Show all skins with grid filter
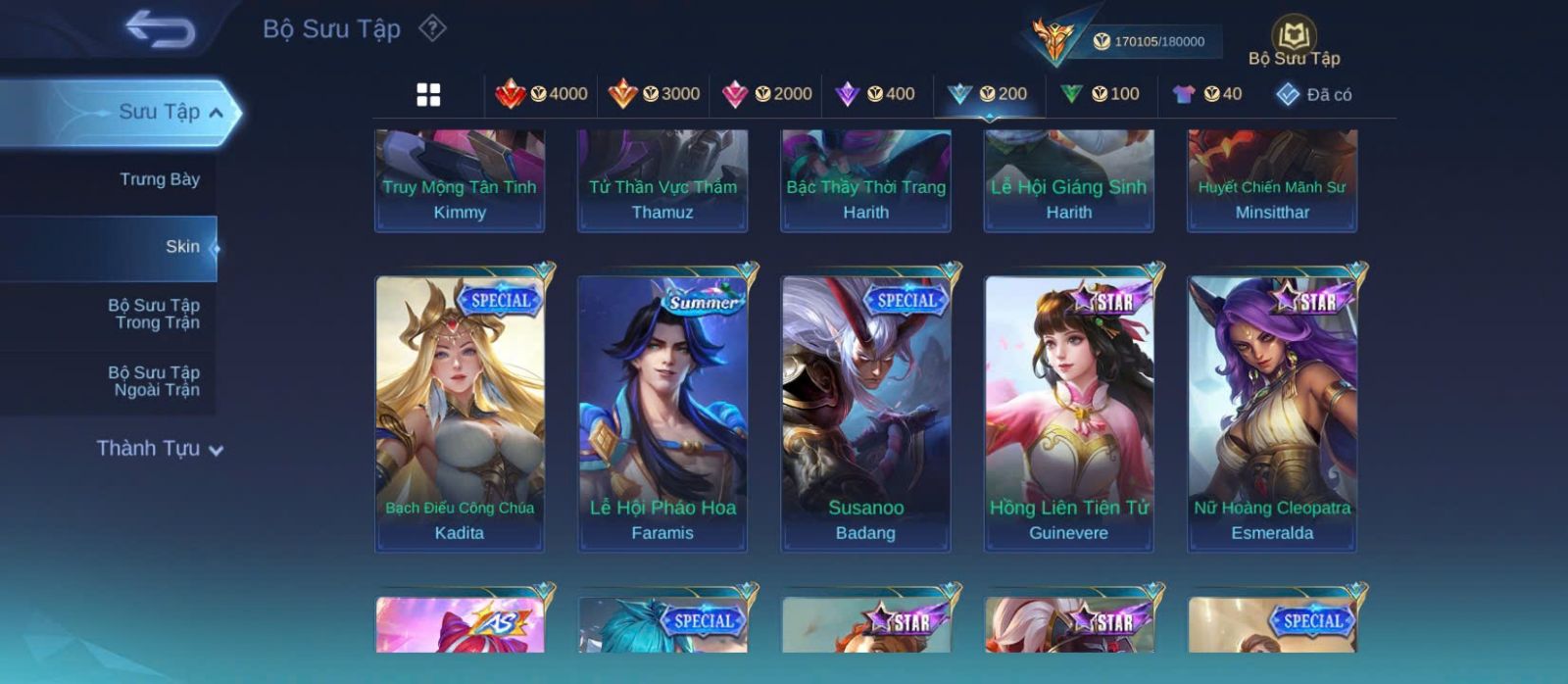The image size is (1568, 684). pyautogui.click(x=428, y=94)
